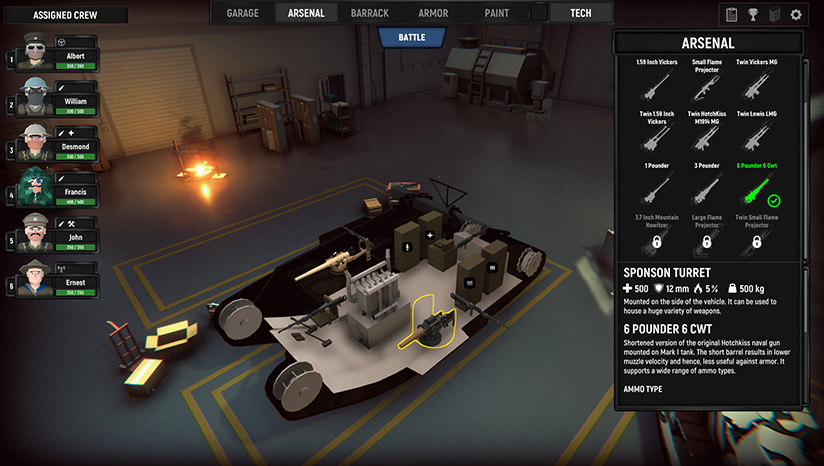This screenshot has width=824, height=466.
Task: Open the Barrack tab
Action: pyautogui.click(x=370, y=13)
